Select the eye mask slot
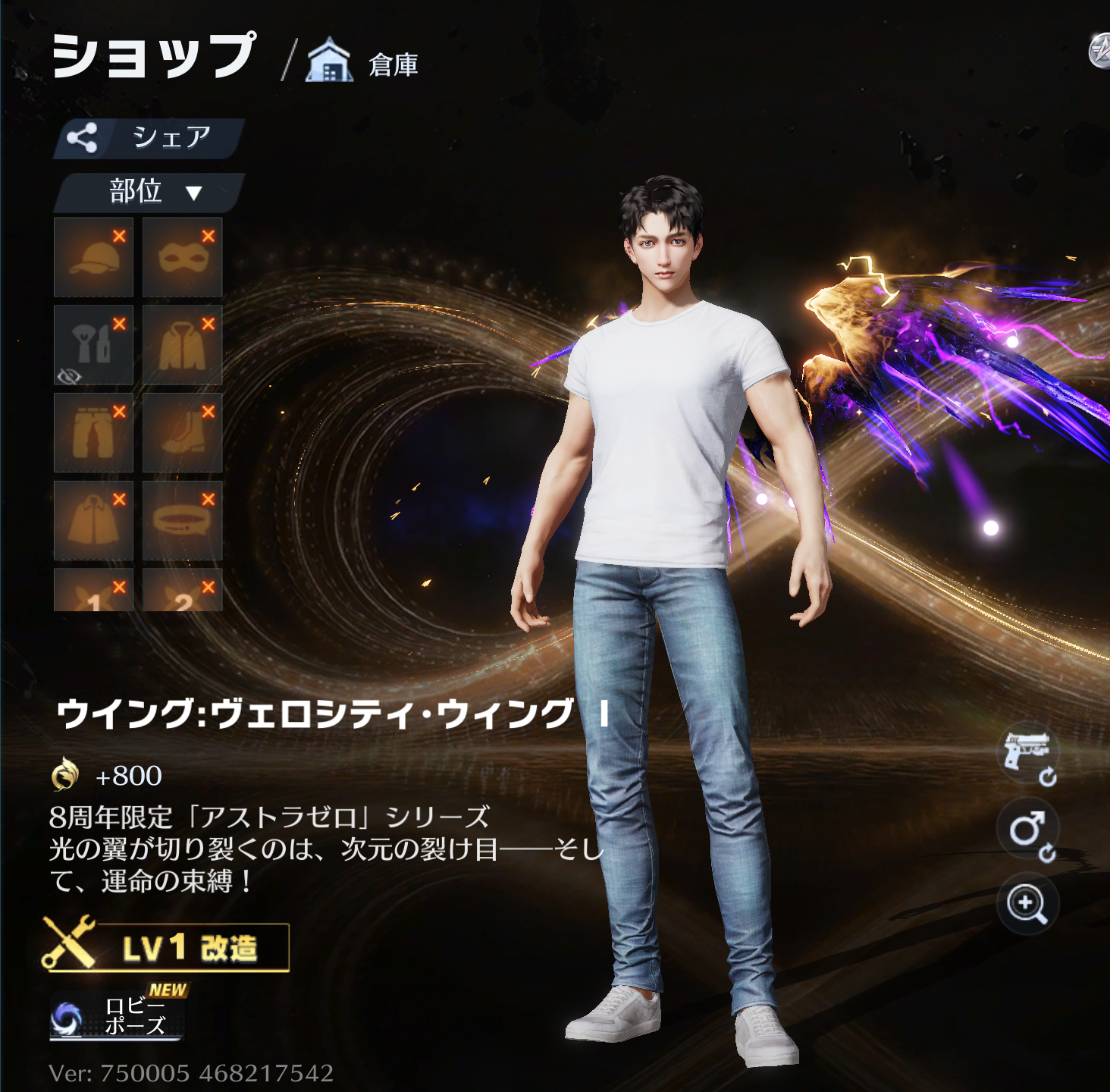1110x1092 pixels. [182, 257]
